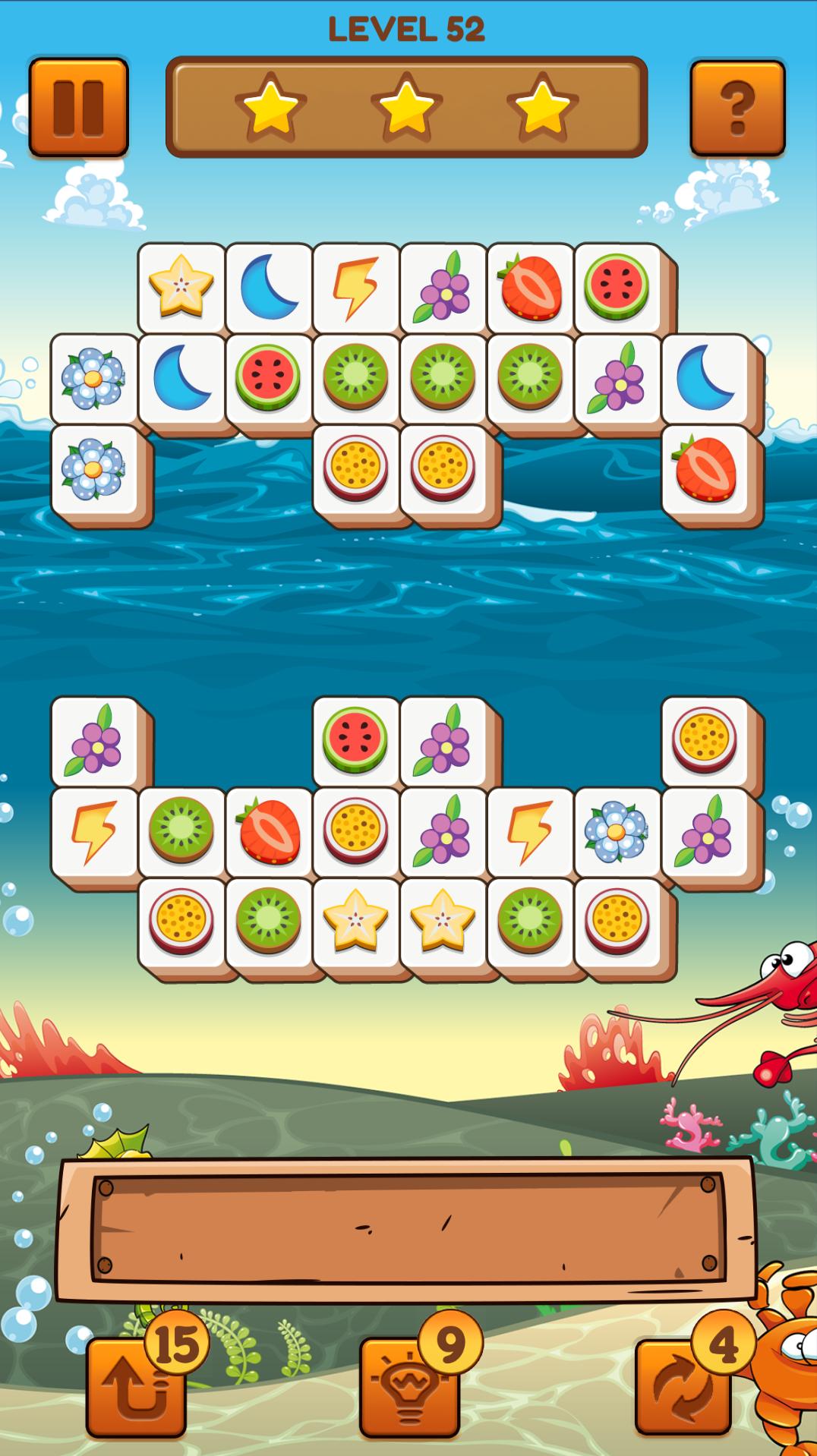Open help with the question mark button

737,107
